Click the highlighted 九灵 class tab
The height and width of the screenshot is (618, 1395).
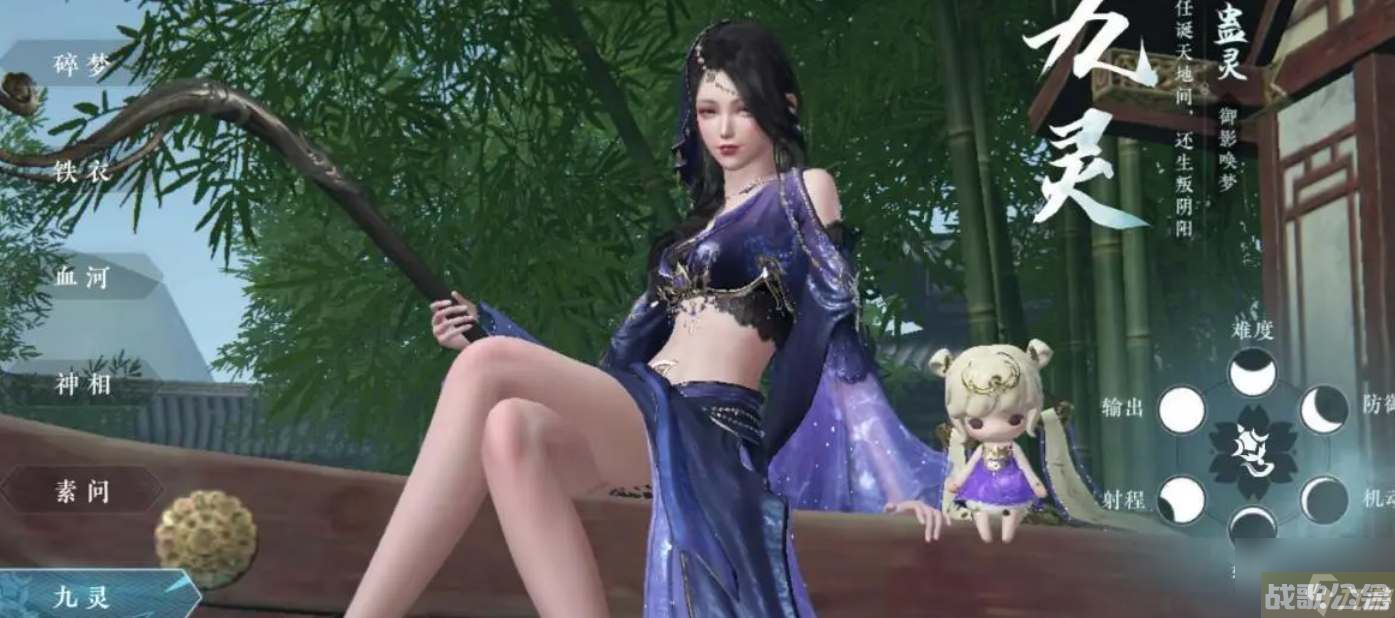82,598
